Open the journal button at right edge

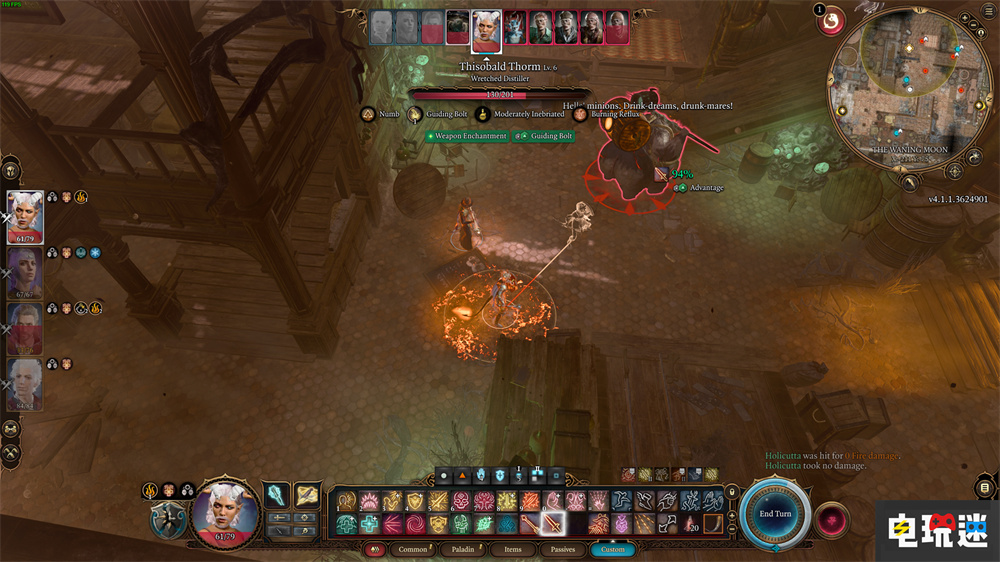pos(985,488)
